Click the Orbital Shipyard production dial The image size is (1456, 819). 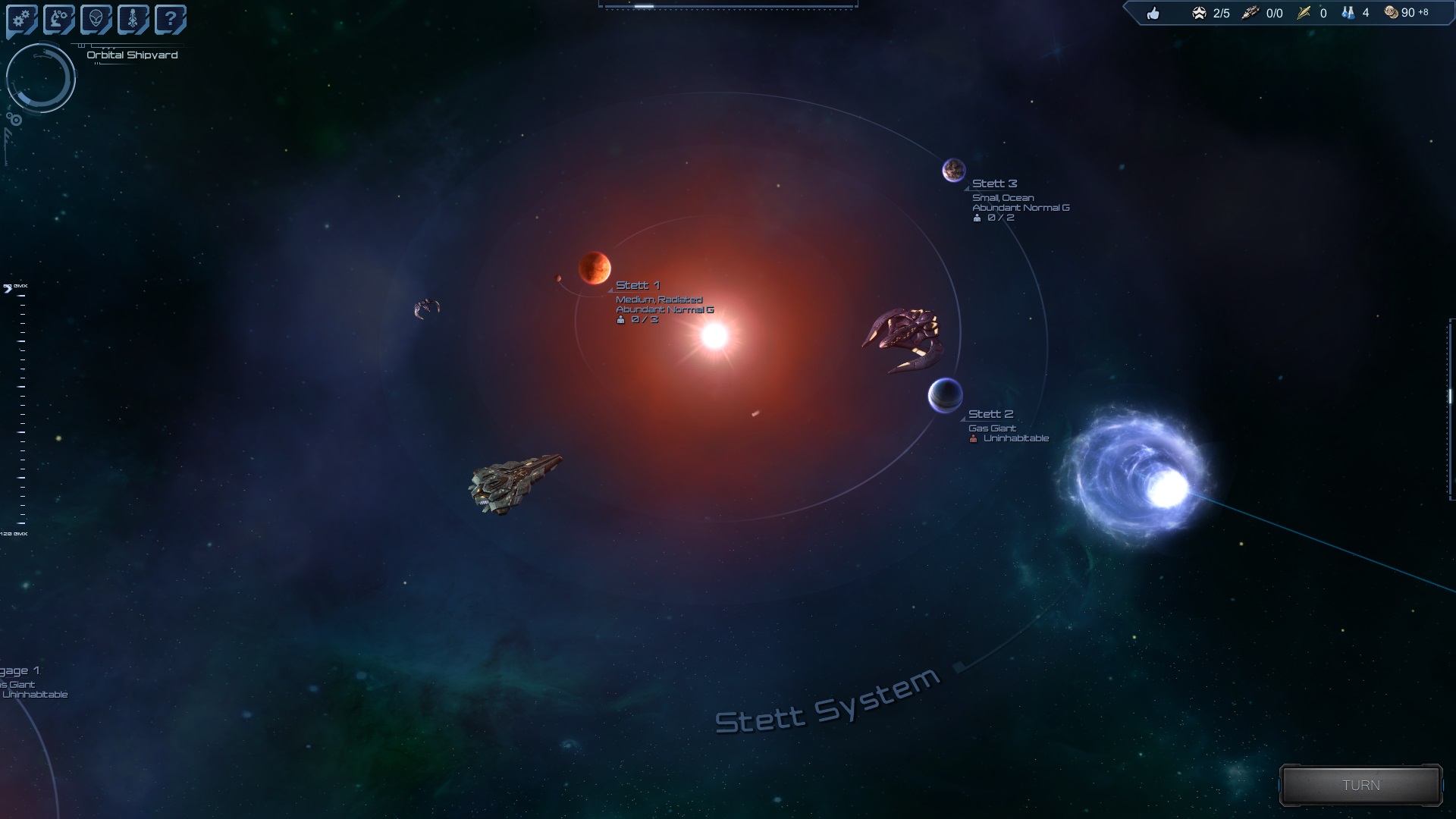pos(41,78)
